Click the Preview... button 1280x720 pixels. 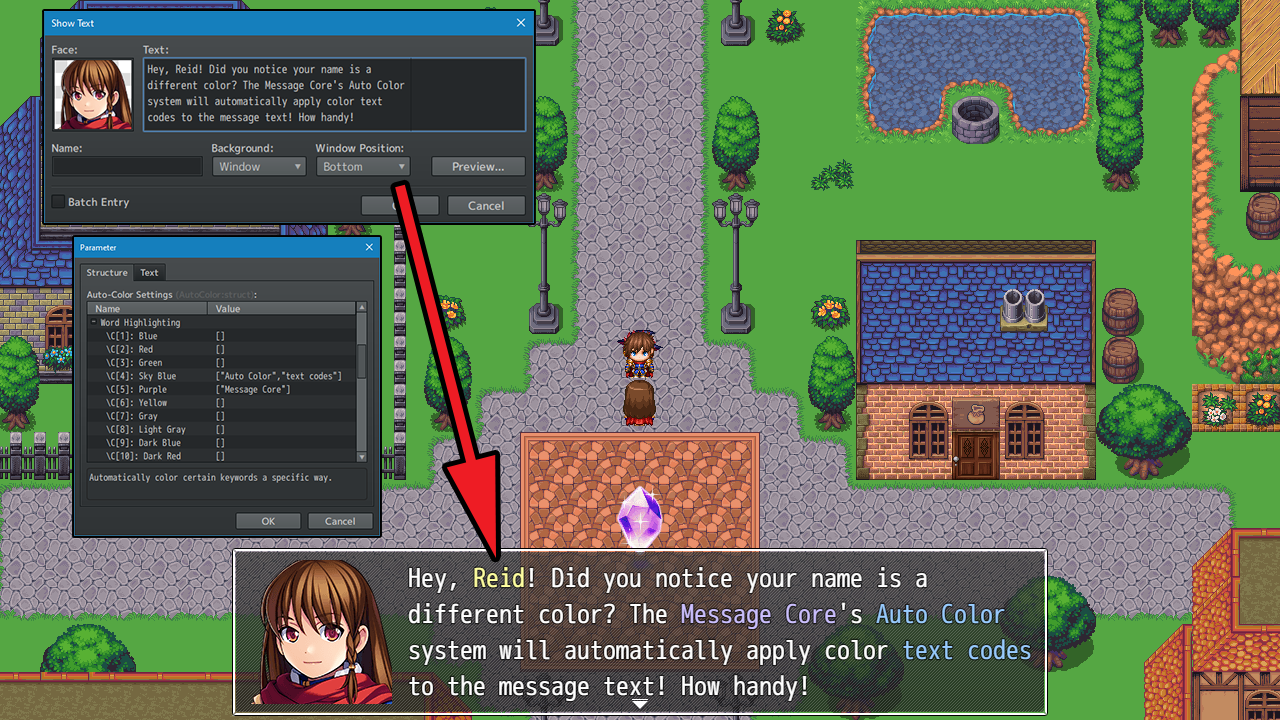tap(478, 167)
